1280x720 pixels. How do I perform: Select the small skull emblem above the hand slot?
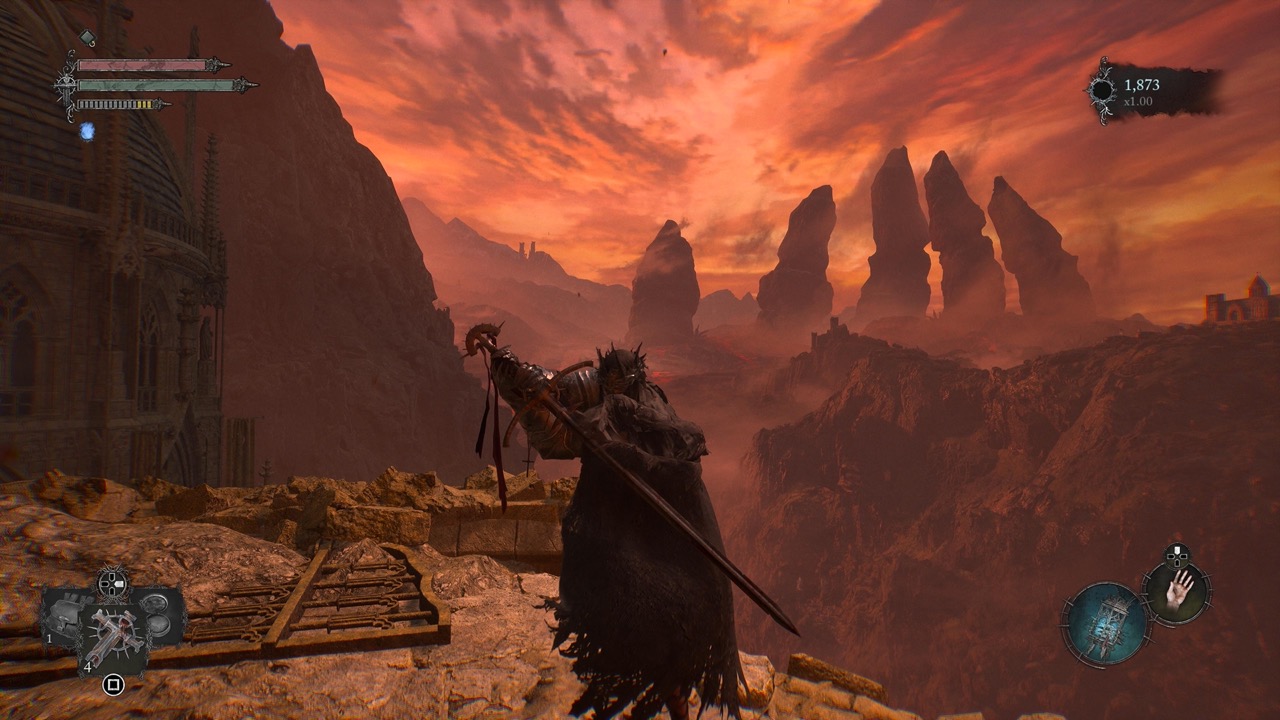tap(1176, 556)
